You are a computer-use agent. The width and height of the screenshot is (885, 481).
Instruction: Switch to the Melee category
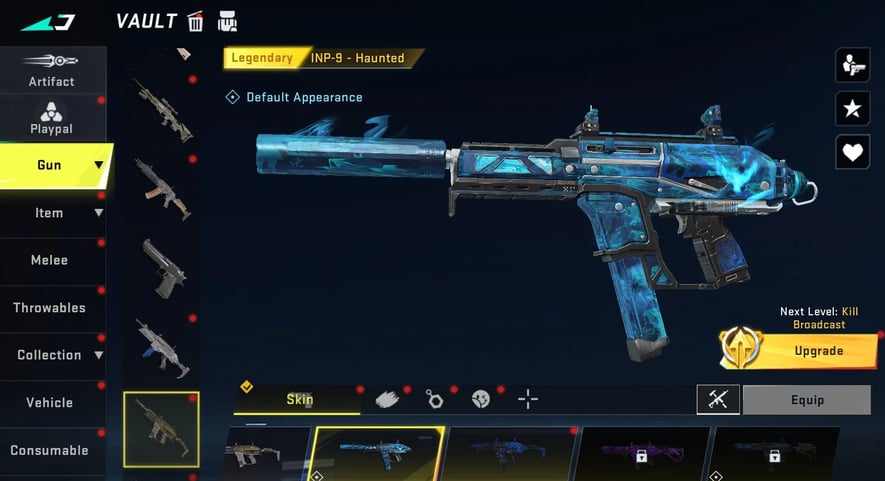coord(50,260)
